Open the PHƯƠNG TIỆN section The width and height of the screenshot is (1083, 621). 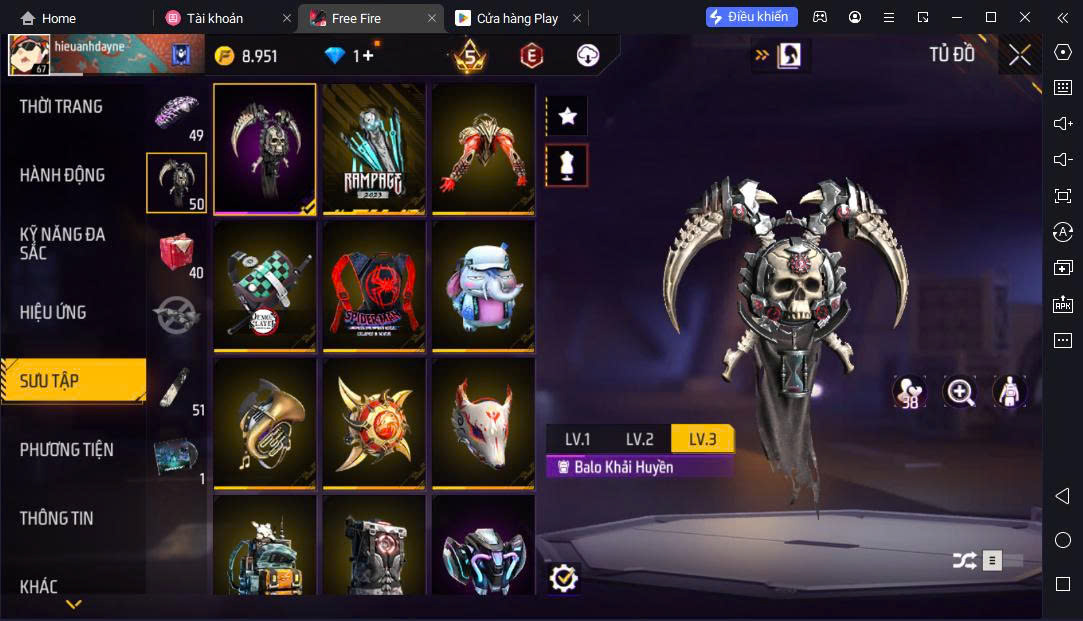click(x=67, y=449)
